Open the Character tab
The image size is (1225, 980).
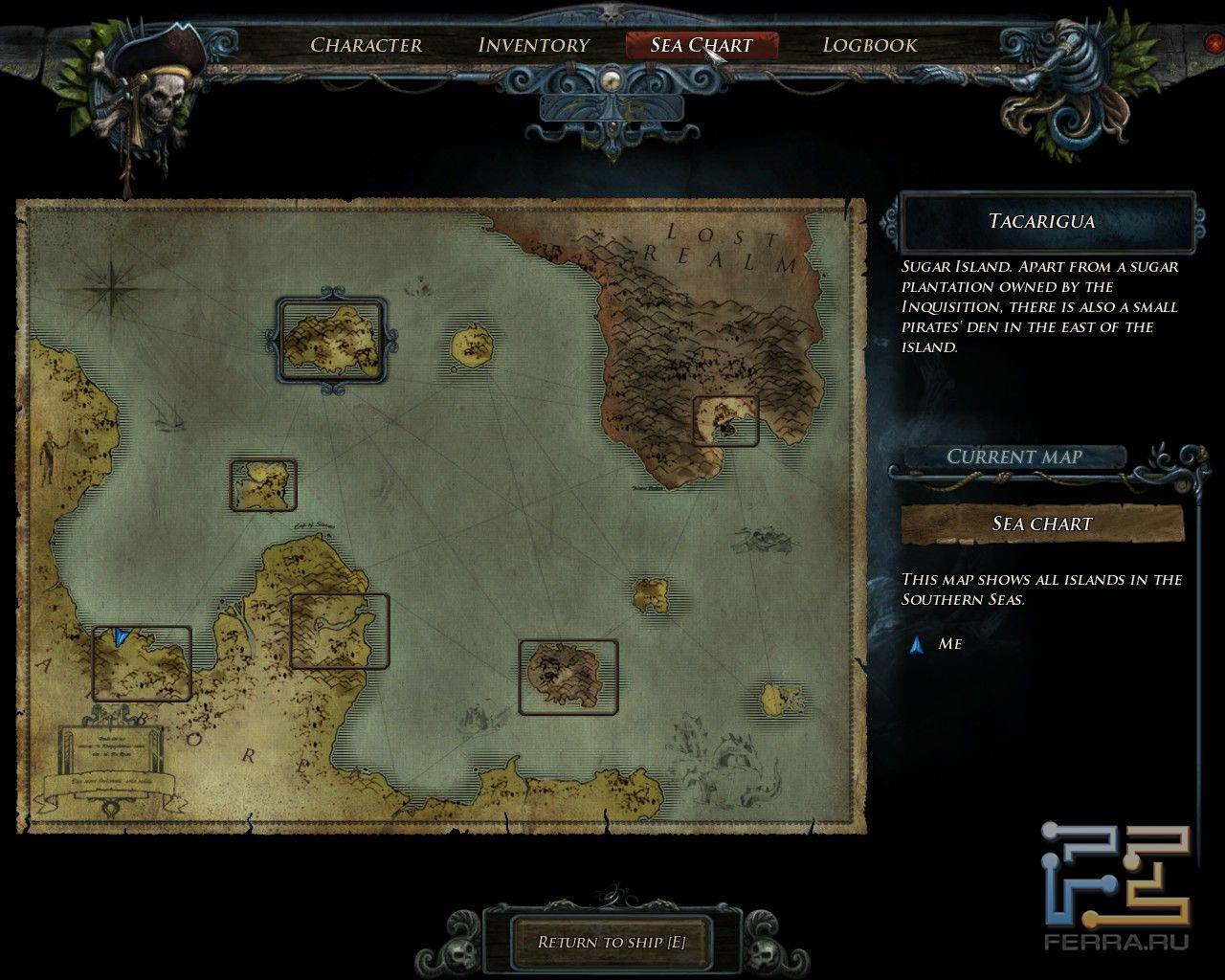click(x=366, y=45)
